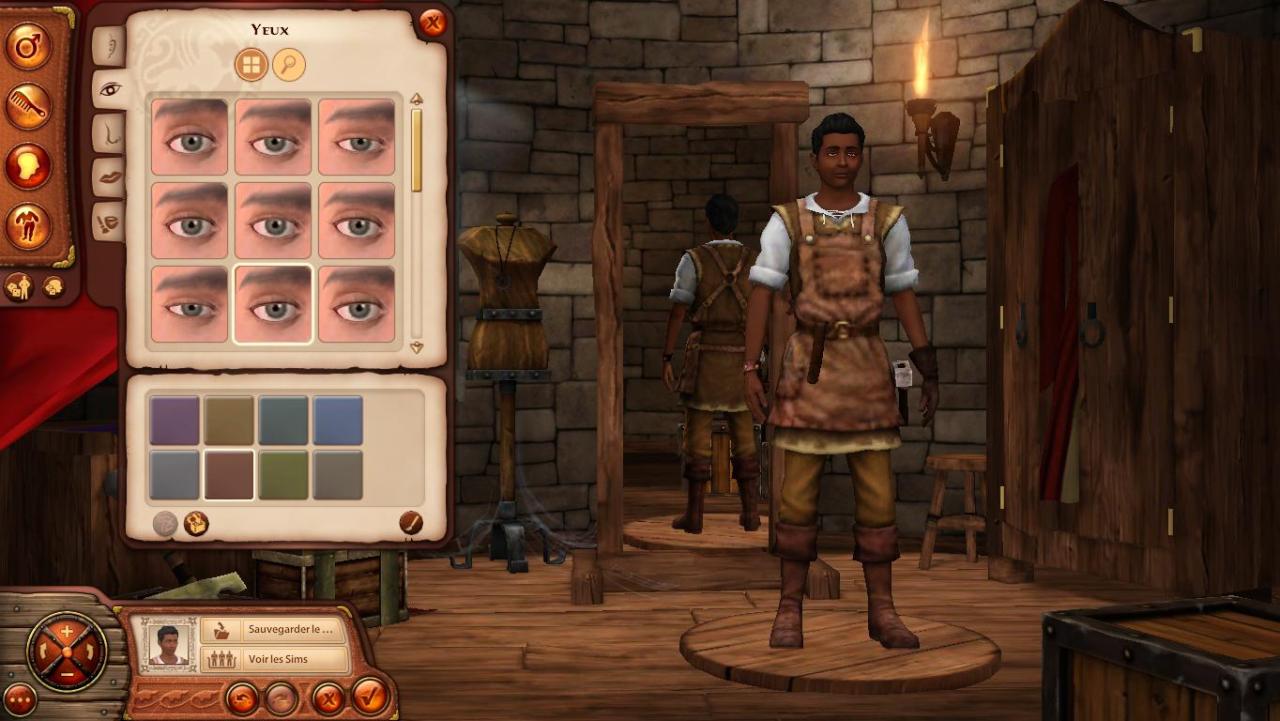Zoom in with the camera plus button

point(67,632)
